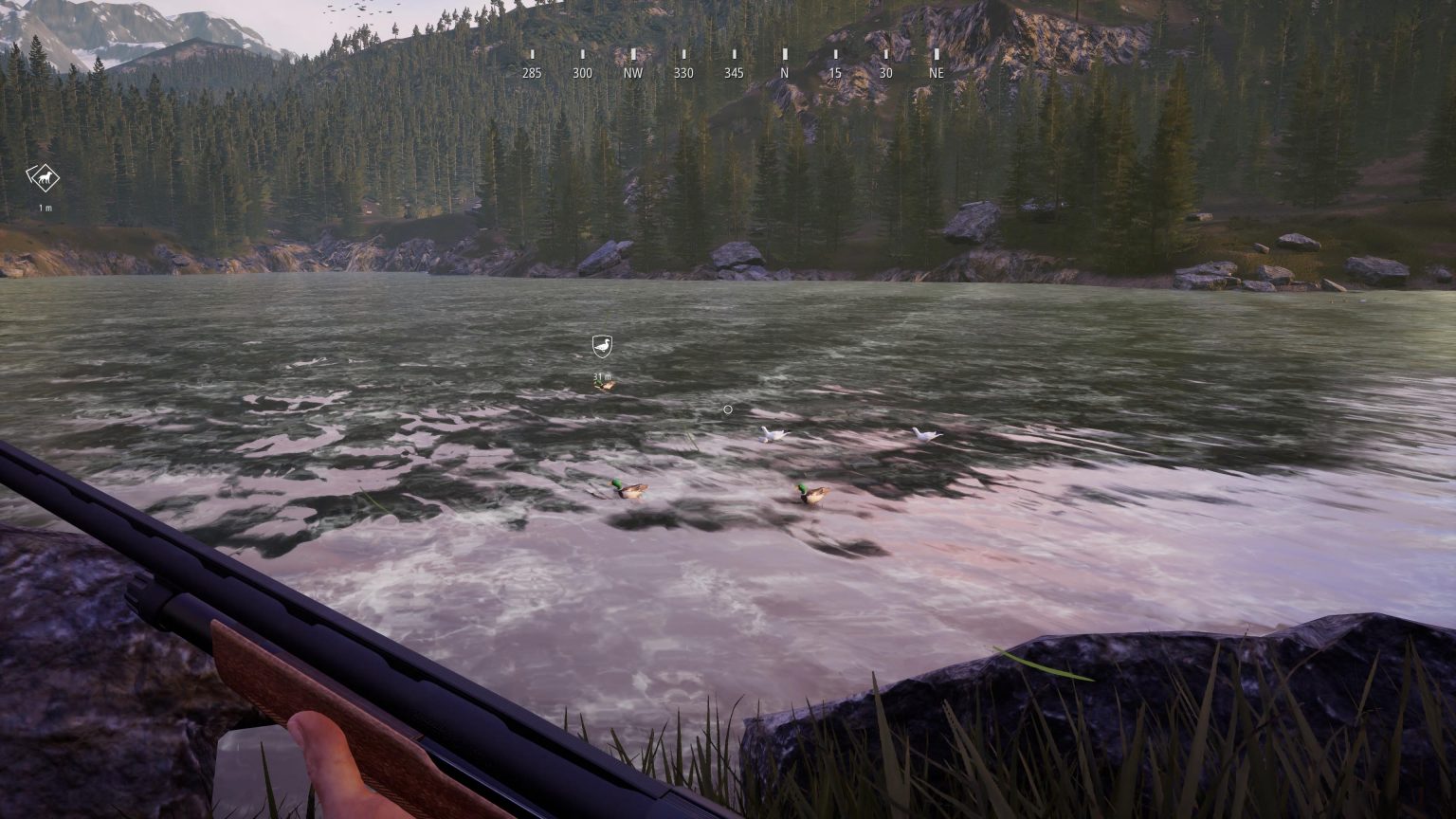Click the crosshair reticle circle at screen center
This screenshot has width=1456, height=819.
point(728,409)
